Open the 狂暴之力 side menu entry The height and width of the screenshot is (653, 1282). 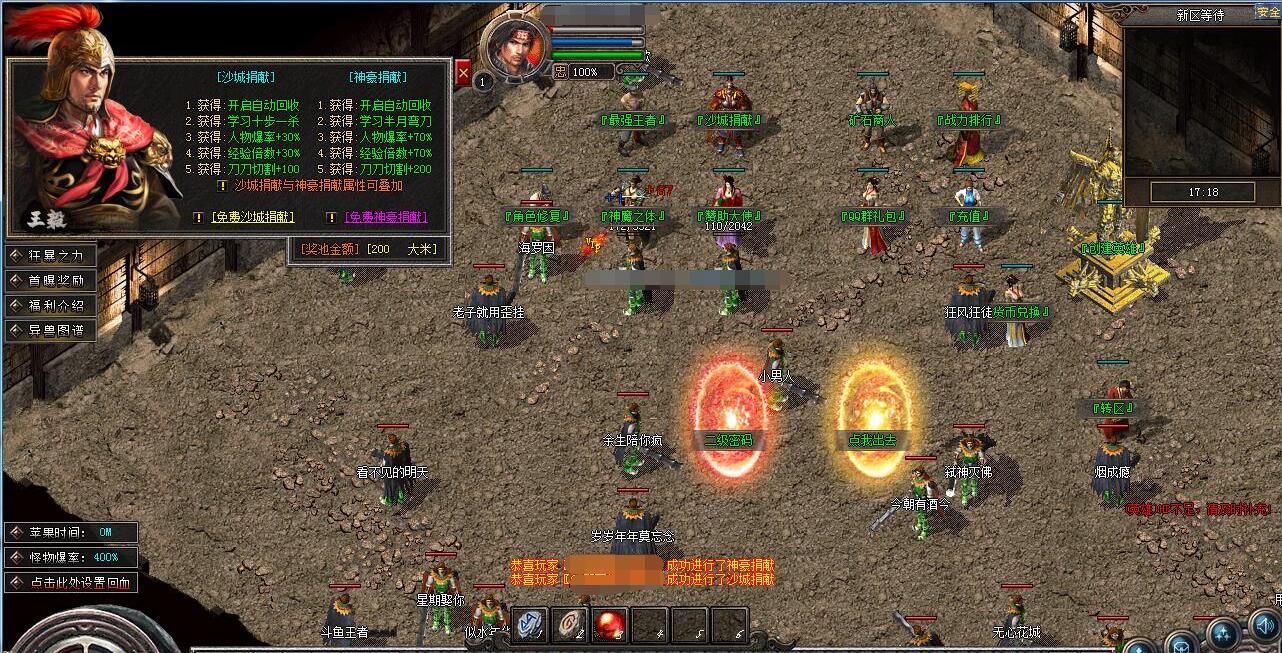pyautogui.click(x=52, y=255)
